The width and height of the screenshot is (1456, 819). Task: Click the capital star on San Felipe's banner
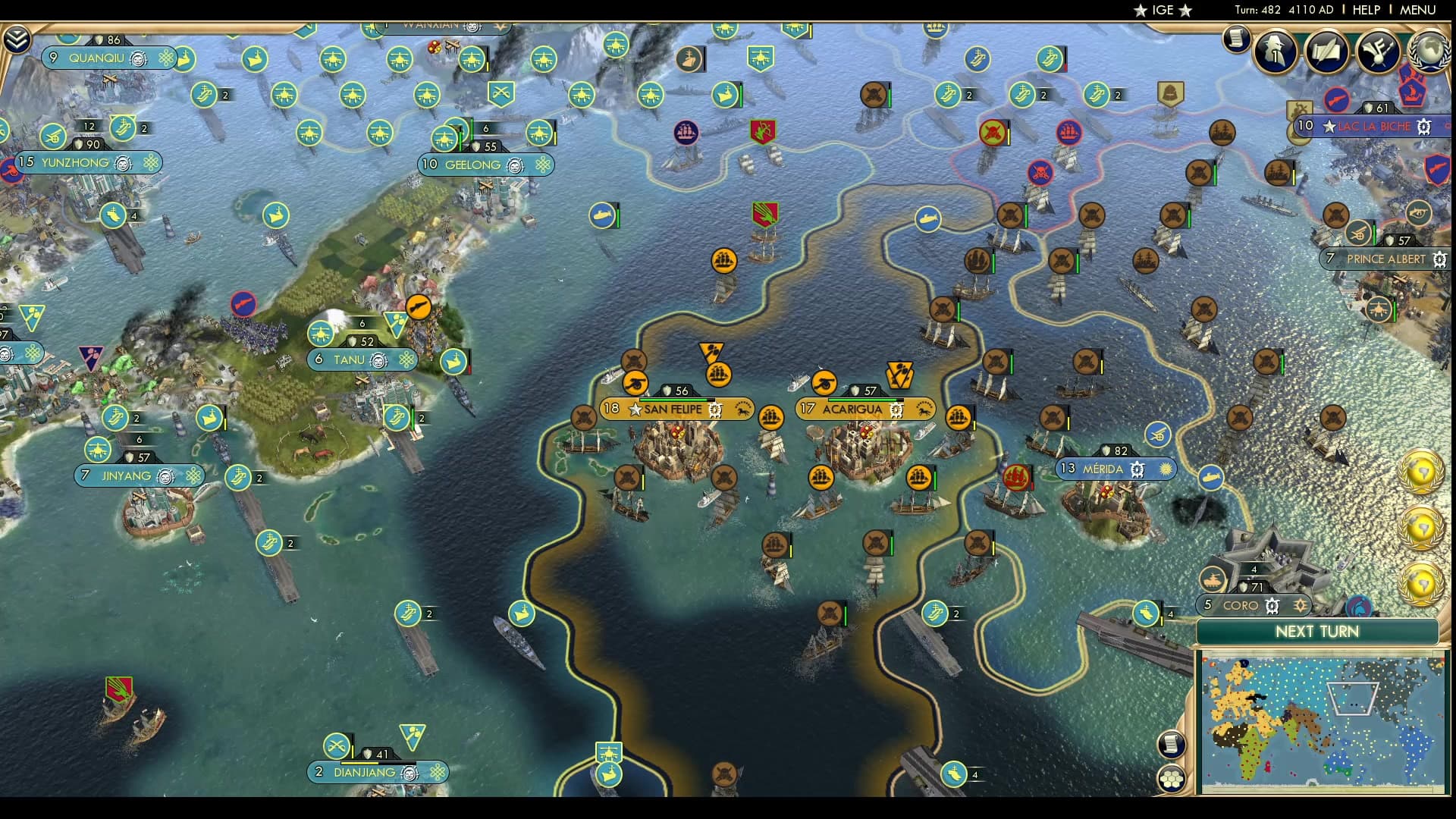point(634,409)
